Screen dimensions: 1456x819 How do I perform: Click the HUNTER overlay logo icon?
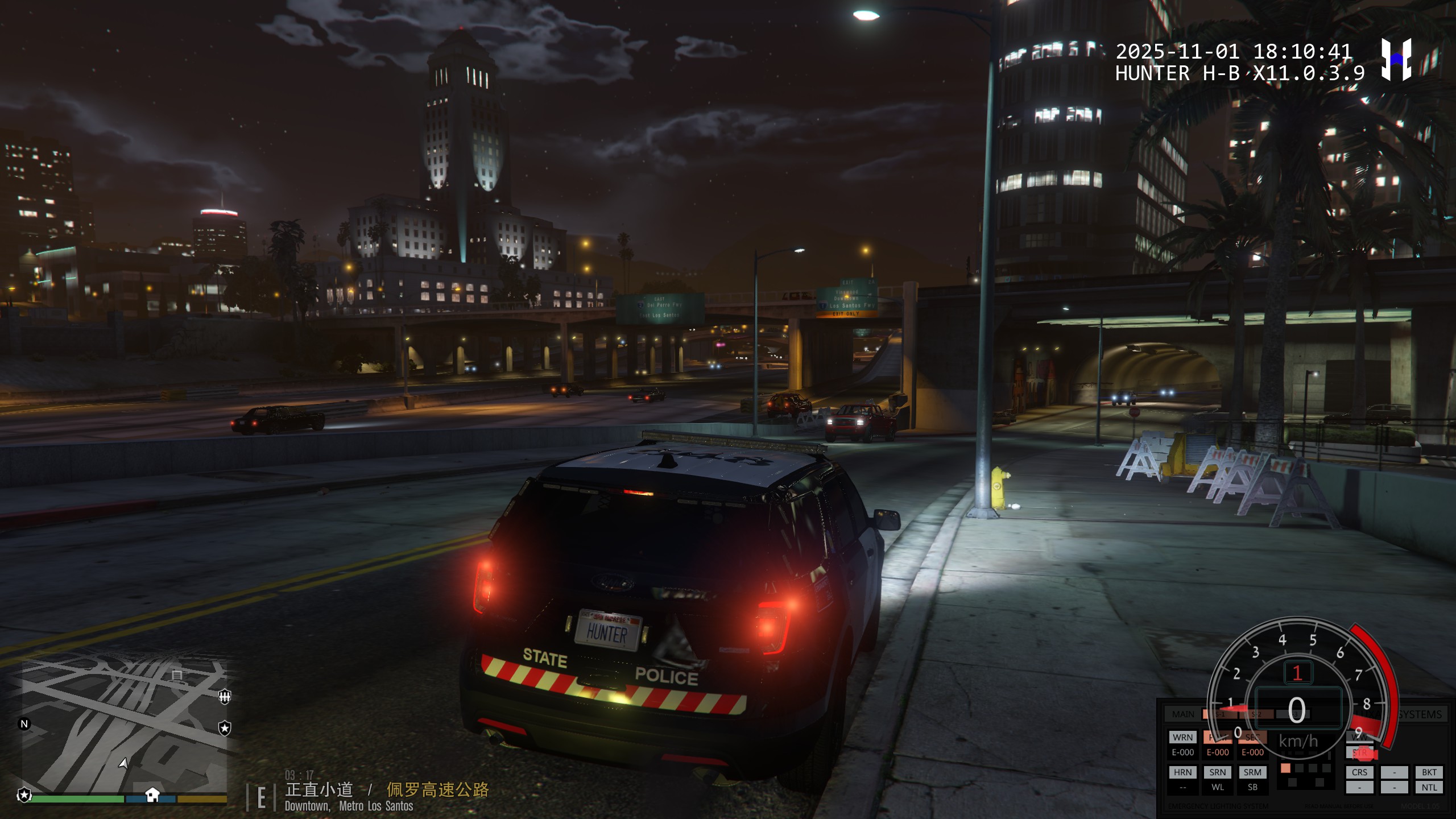pyautogui.click(x=1396, y=59)
